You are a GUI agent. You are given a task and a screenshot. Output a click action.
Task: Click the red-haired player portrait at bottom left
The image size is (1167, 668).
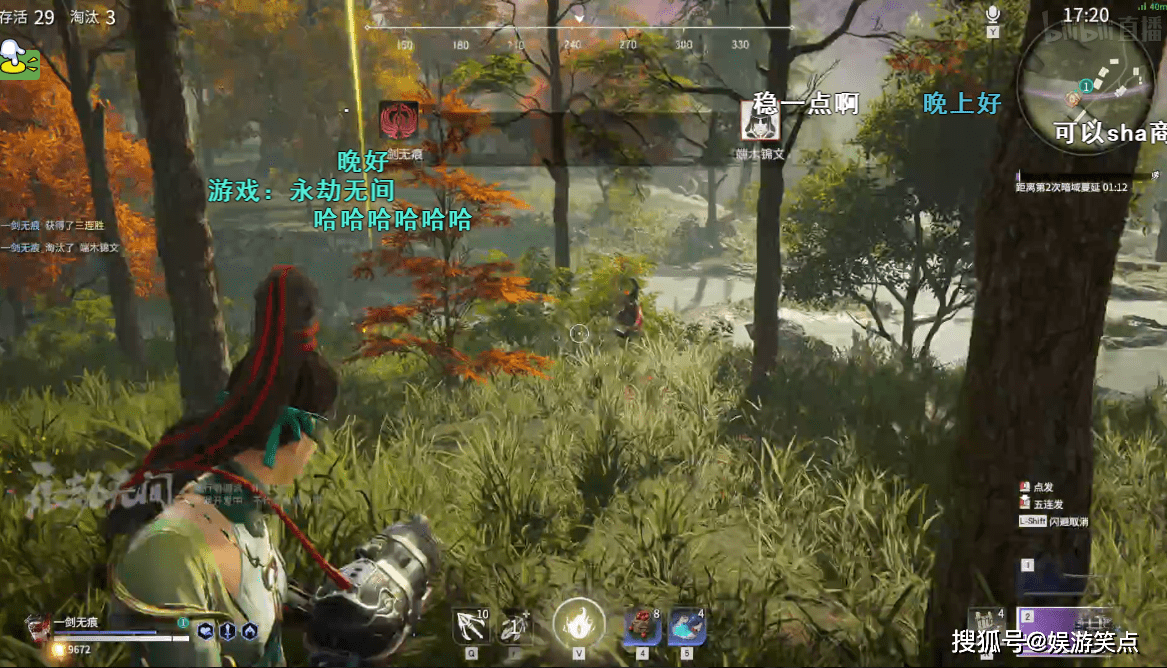[x=39, y=627]
